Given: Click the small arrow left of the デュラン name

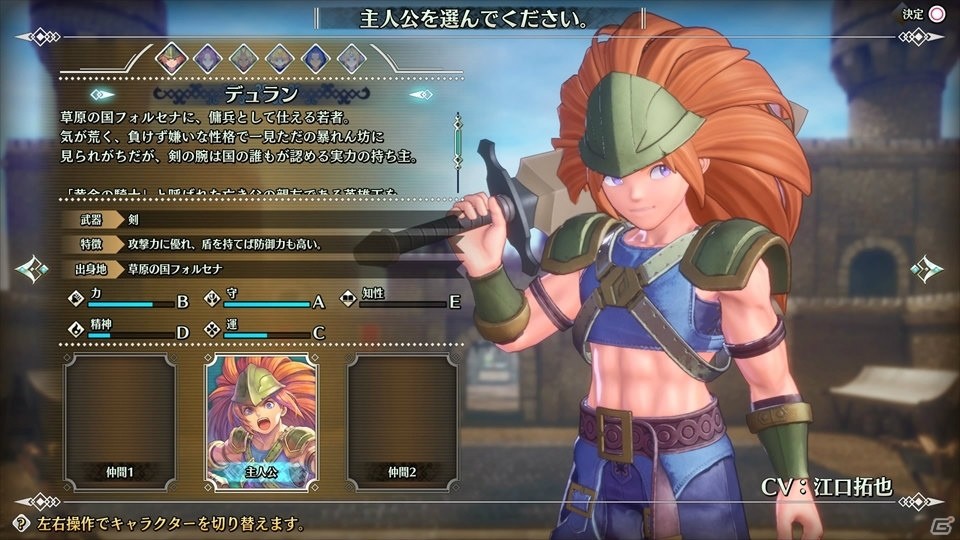Looking at the screenshot, I should (x=100, y=95).
